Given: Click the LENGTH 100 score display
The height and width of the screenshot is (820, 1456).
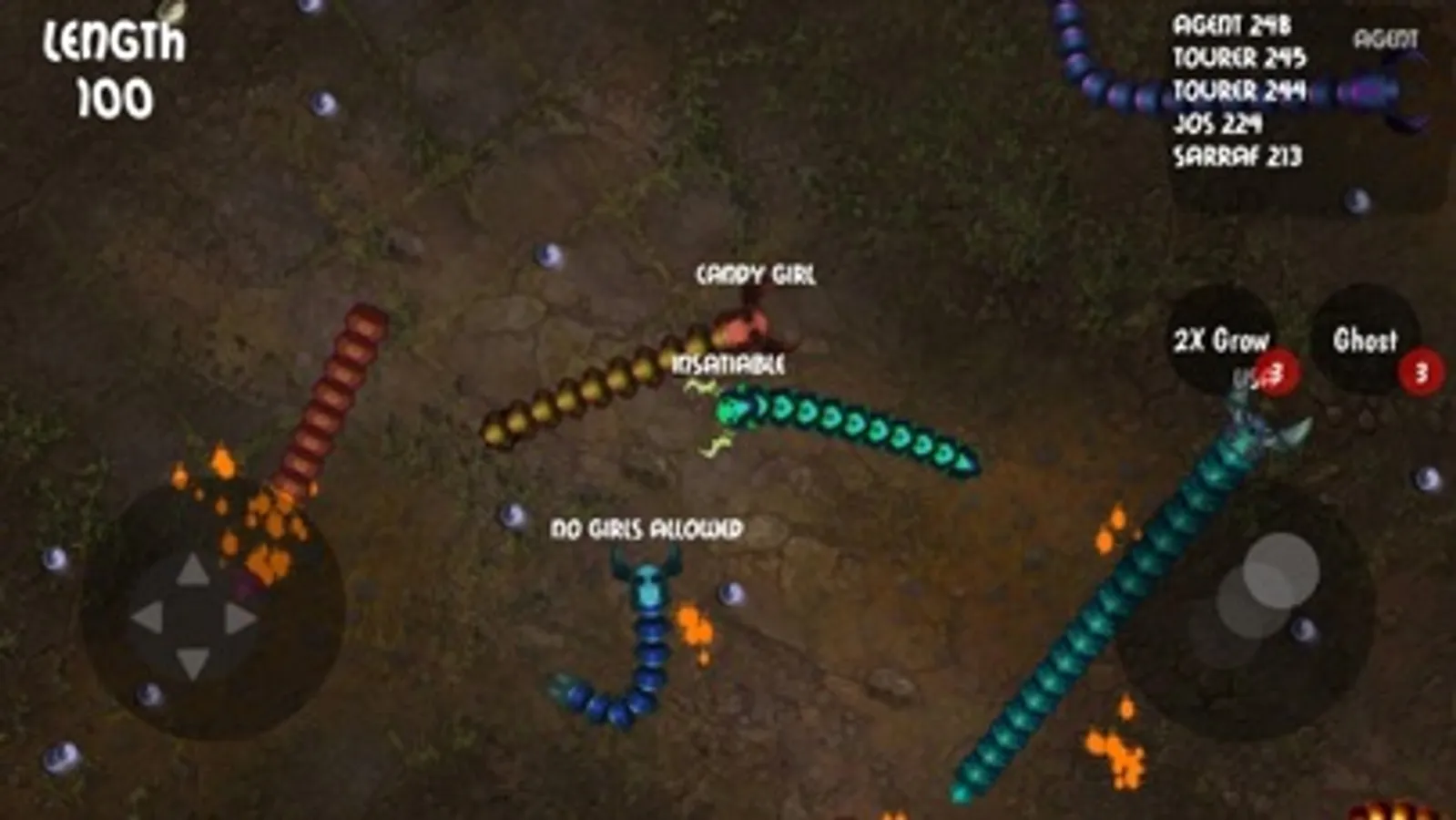Looking at the screenshot, I should point(118,64).
